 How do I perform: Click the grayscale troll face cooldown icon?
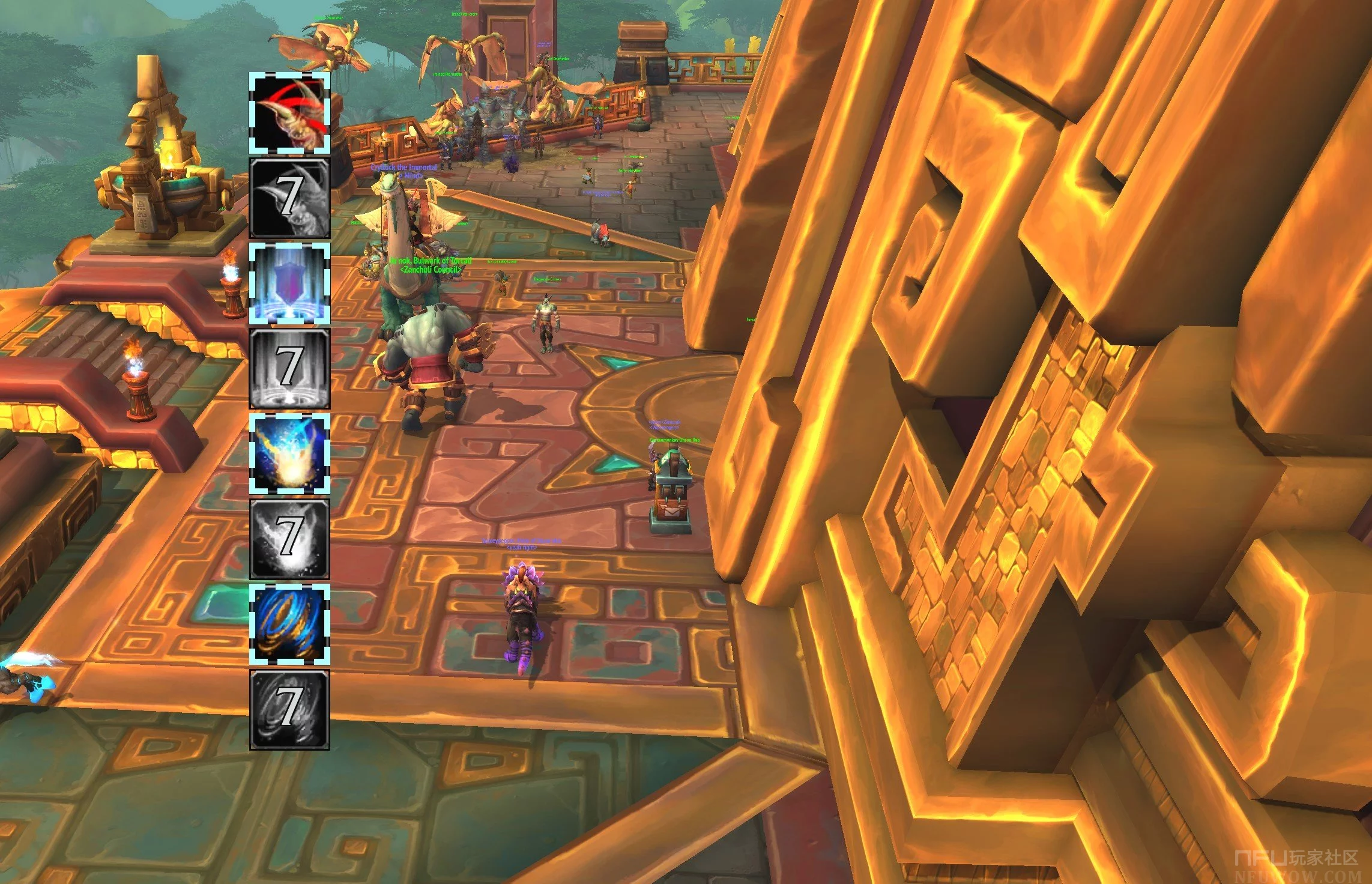click(x=289, y=198)
